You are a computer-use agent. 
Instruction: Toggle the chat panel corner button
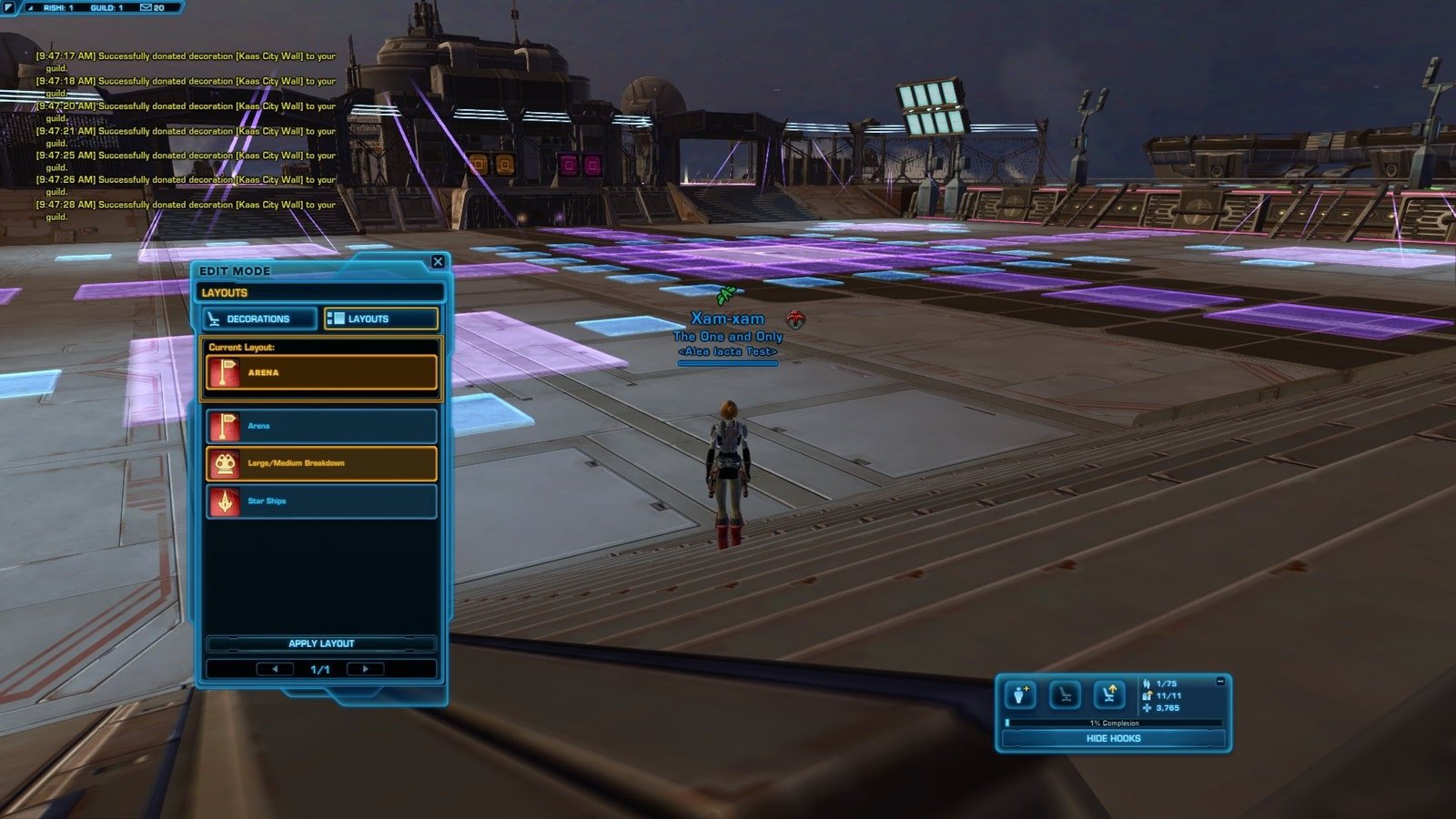(8, 7)
